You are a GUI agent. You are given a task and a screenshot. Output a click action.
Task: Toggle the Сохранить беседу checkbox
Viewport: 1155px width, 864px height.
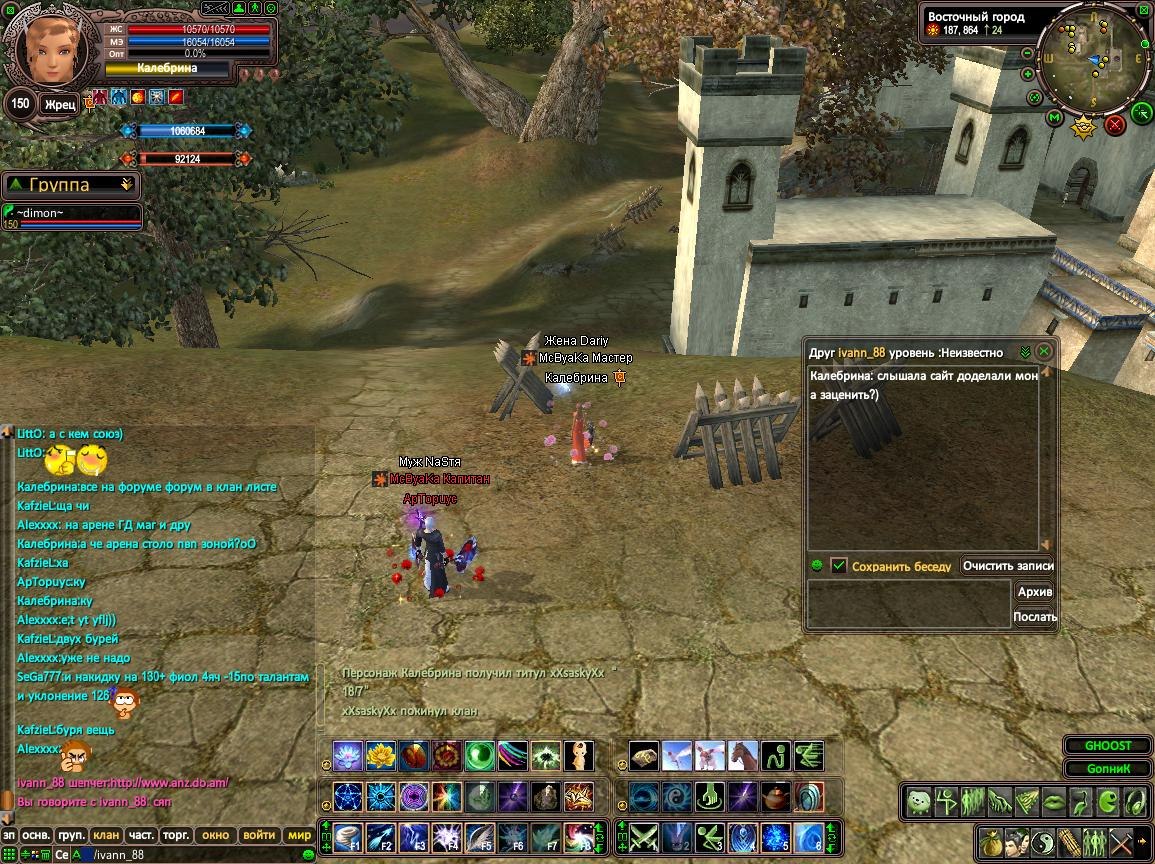click(x=839, y=566)
